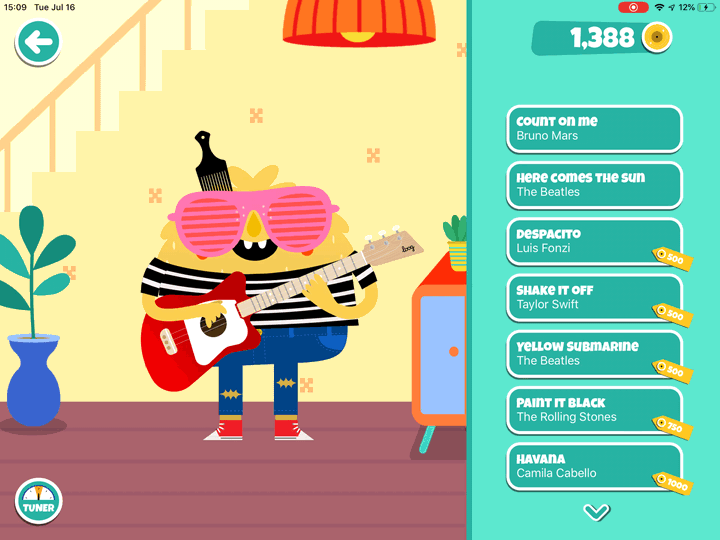
Task: Tap the red screen recording indicator
Action: 633,7
